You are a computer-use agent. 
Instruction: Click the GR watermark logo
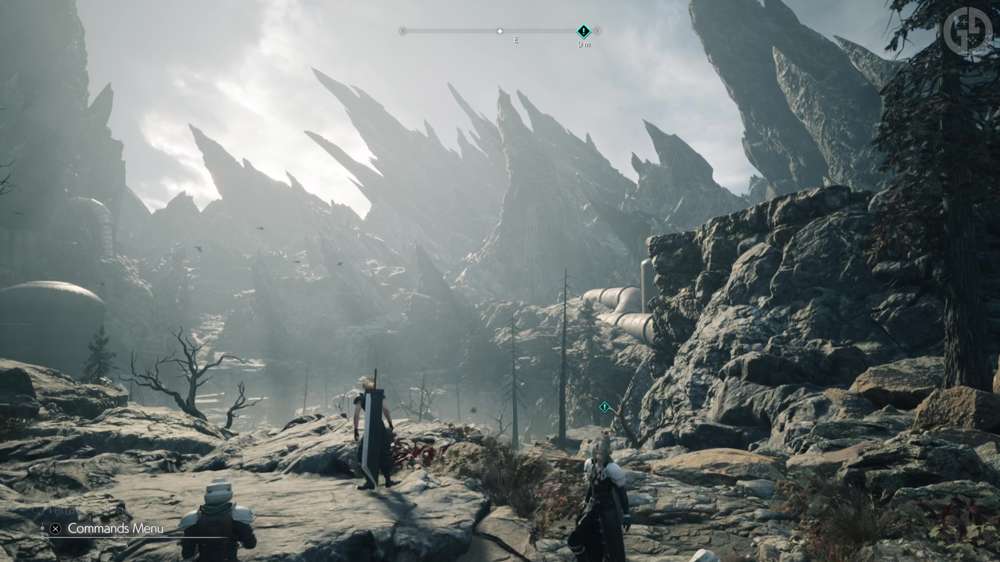[966, 30]
